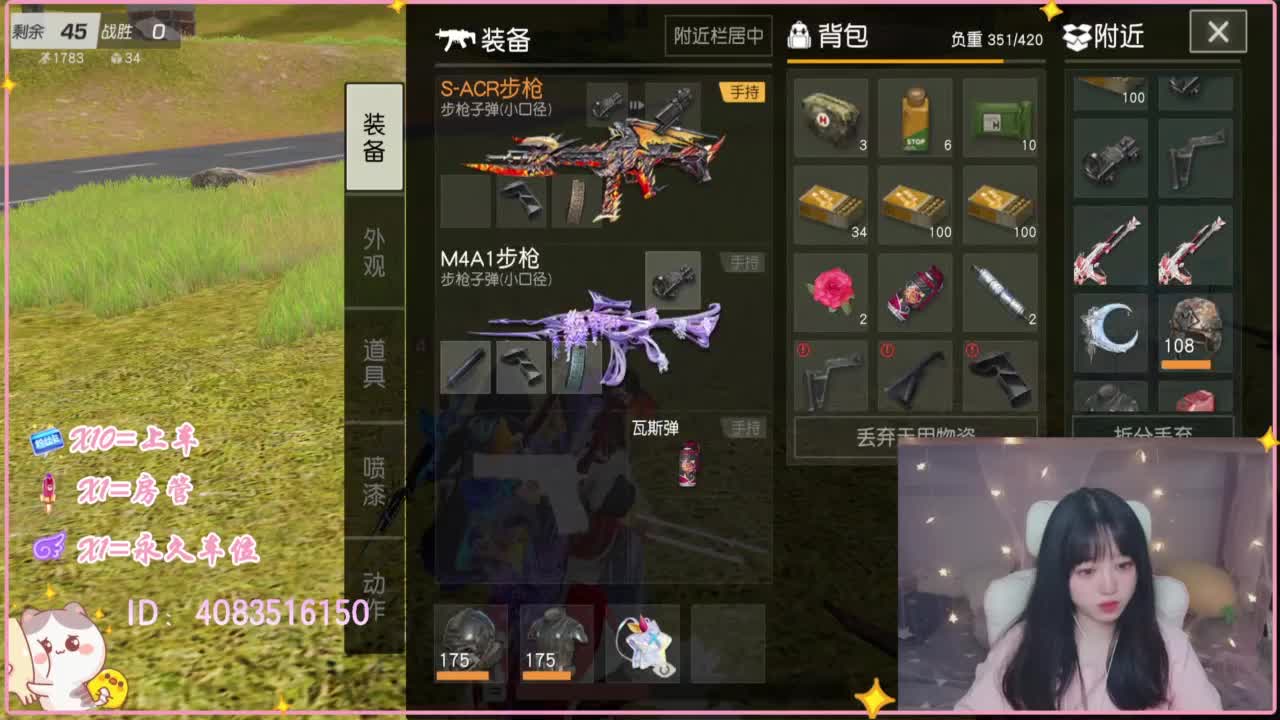
Task: Click the 手持 toggle on the S-ACR rifle
Action: pyautogui.click(x=740, y=93)
